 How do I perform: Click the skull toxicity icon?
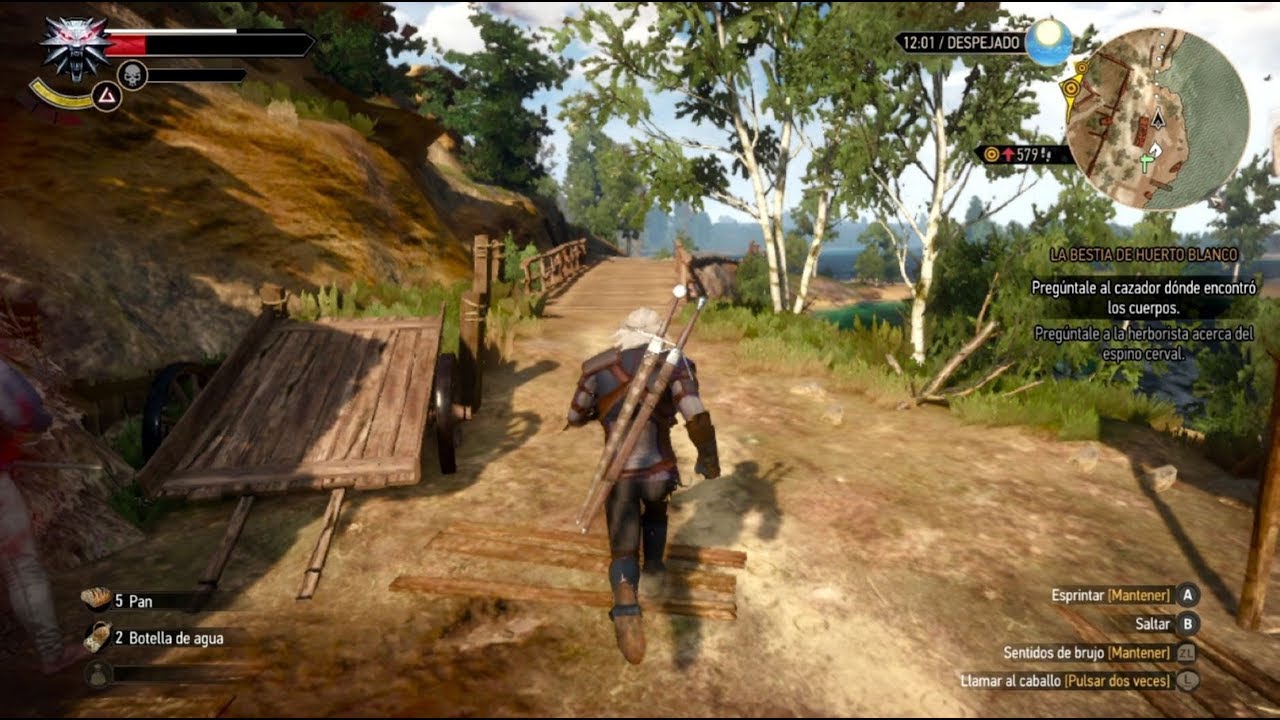pos(132,74)
